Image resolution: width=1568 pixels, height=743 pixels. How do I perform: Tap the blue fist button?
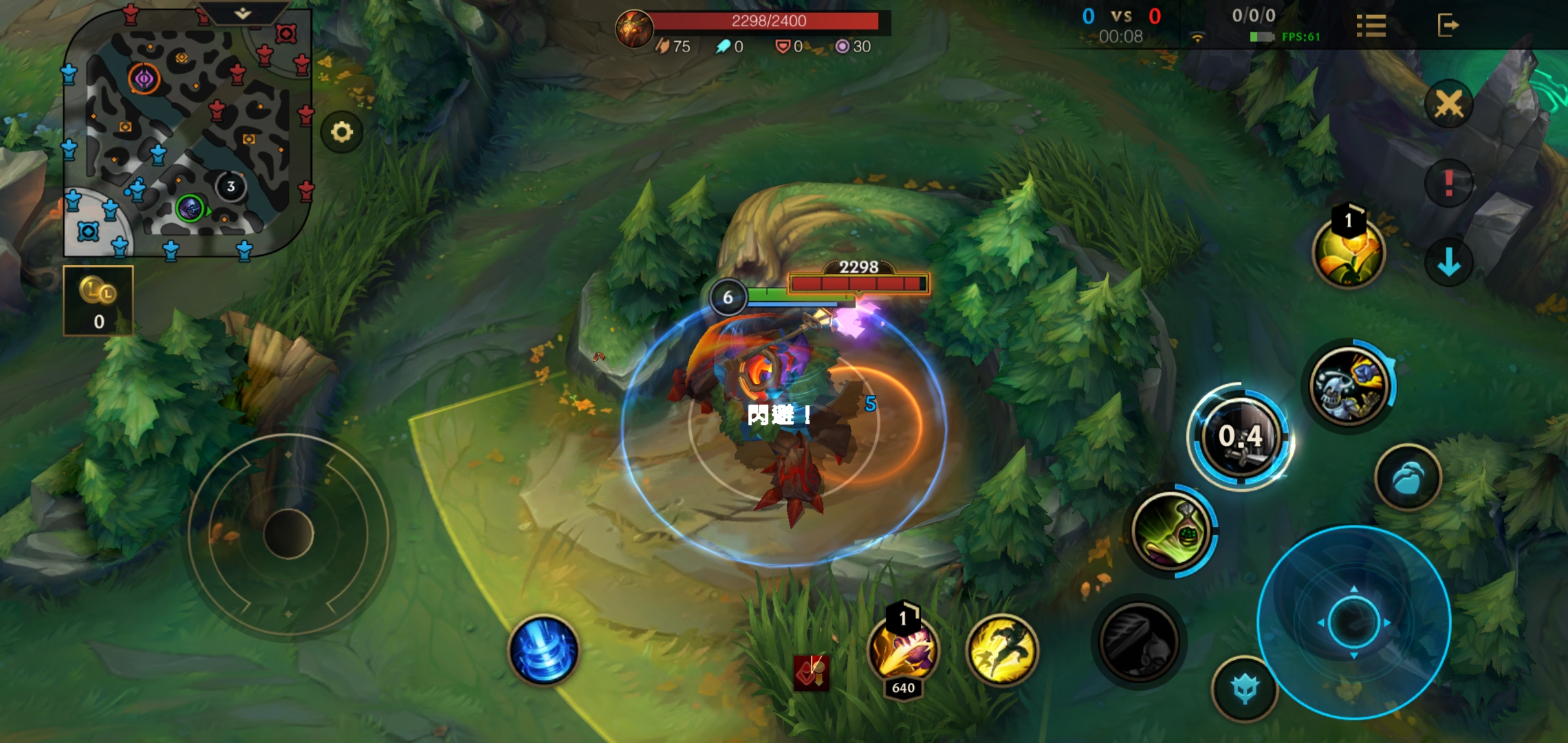coord(1407,477)
